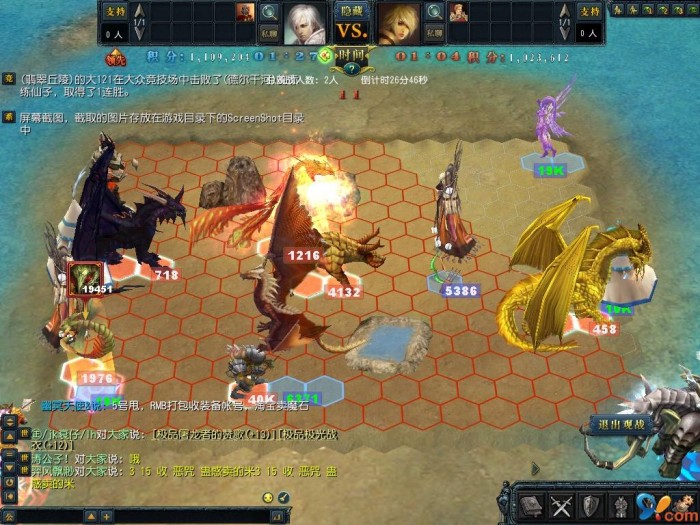Select the crossed swords attack icon

point(561,505)
